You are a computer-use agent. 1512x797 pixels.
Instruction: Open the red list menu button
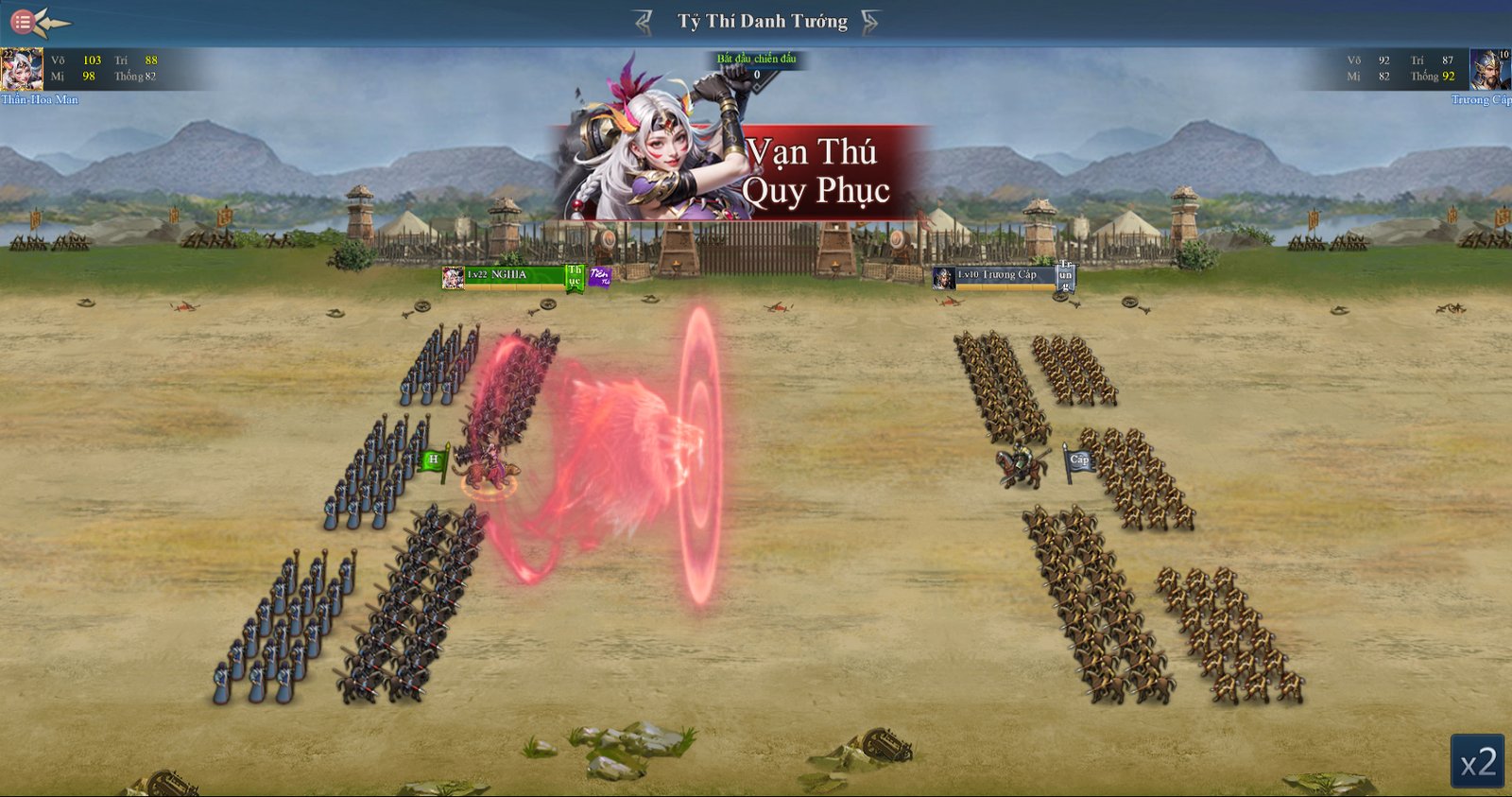pyautogui.click(x=23, y=20)
